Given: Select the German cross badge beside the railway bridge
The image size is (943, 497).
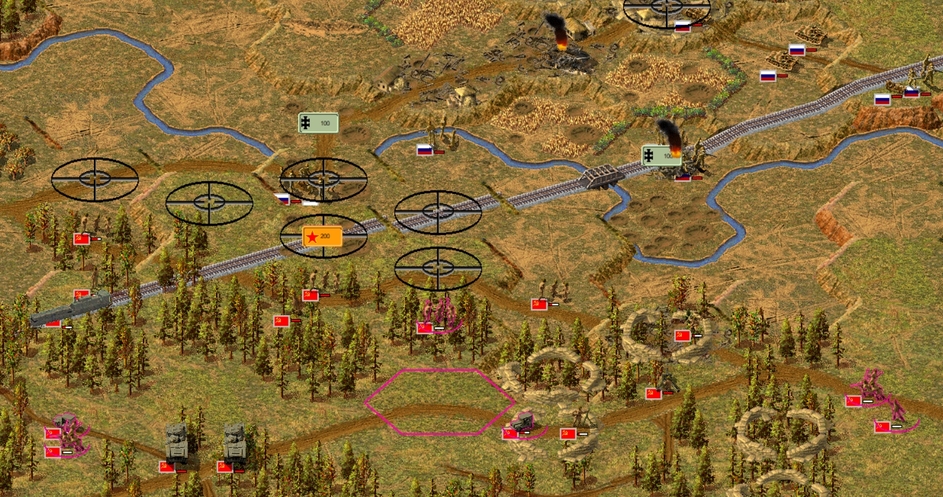Looking at the screenshot, I should click(660, 156).
